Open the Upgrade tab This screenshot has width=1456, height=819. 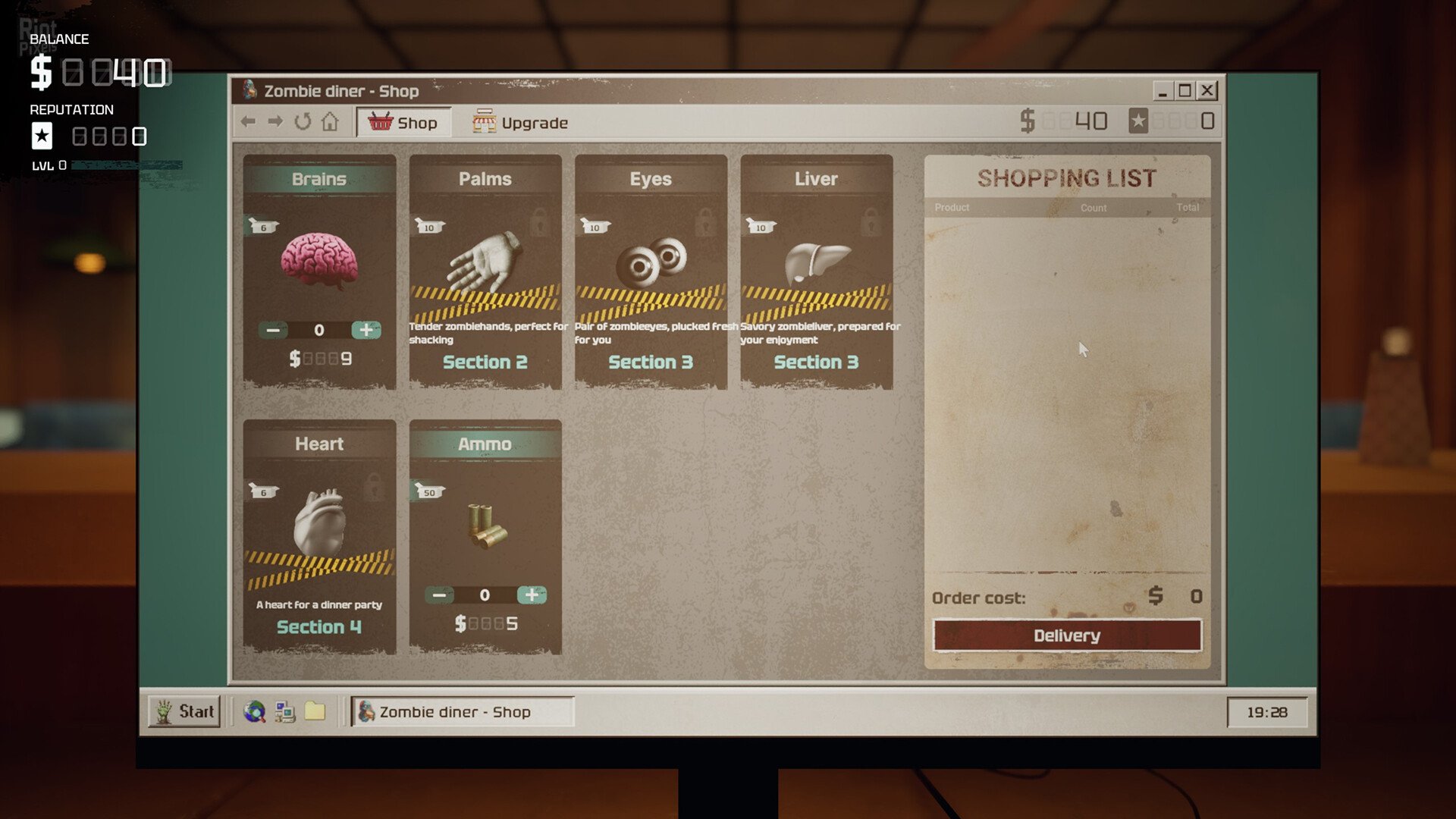(520, 123)
